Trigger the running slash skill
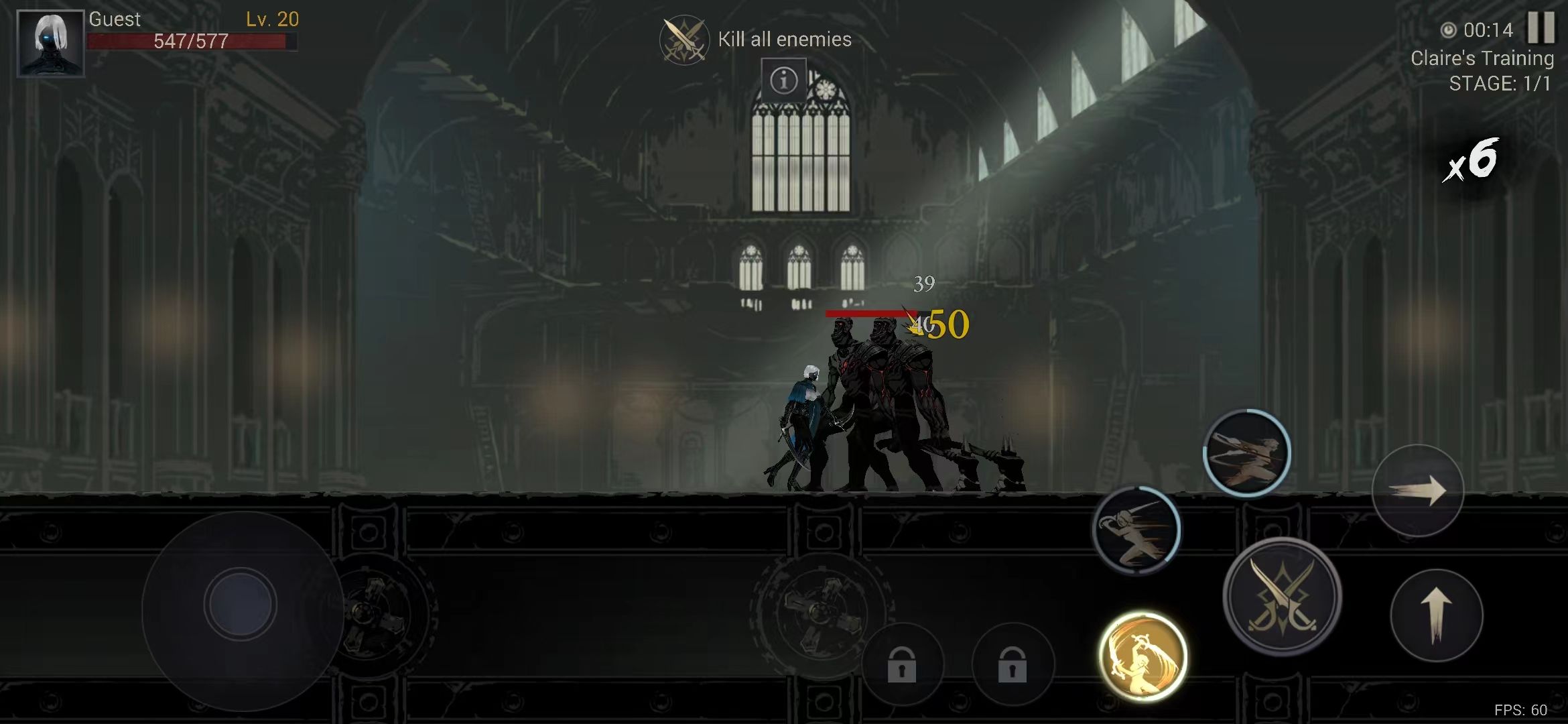Viewport: 1568px width, 724px height. 1136,530
